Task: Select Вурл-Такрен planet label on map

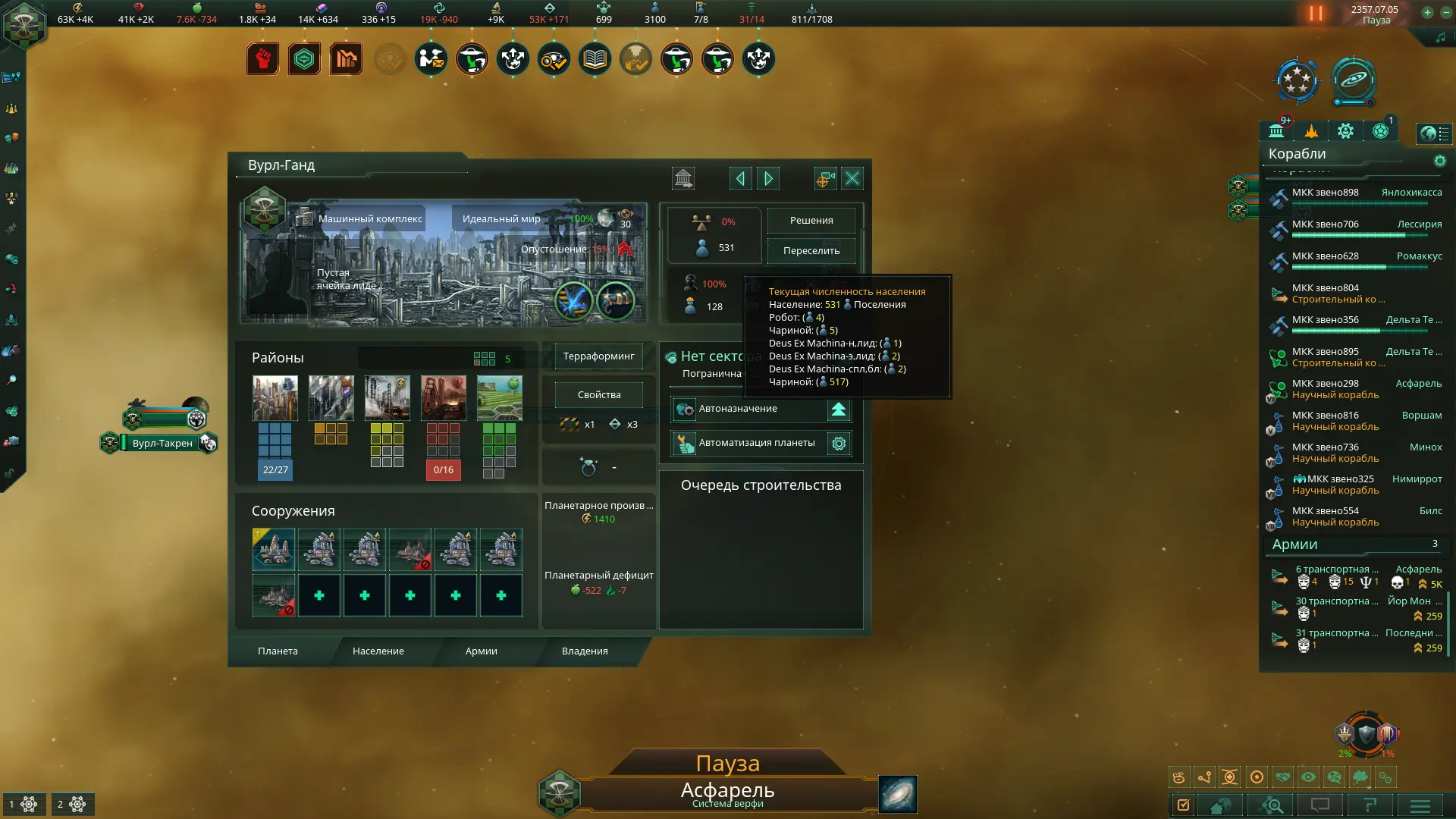Action: click(162, 444)
